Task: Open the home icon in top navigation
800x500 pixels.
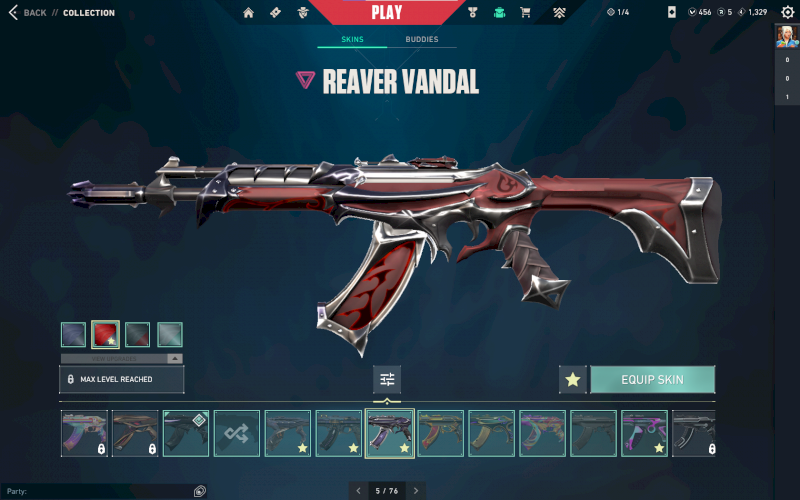Action: 248,13
